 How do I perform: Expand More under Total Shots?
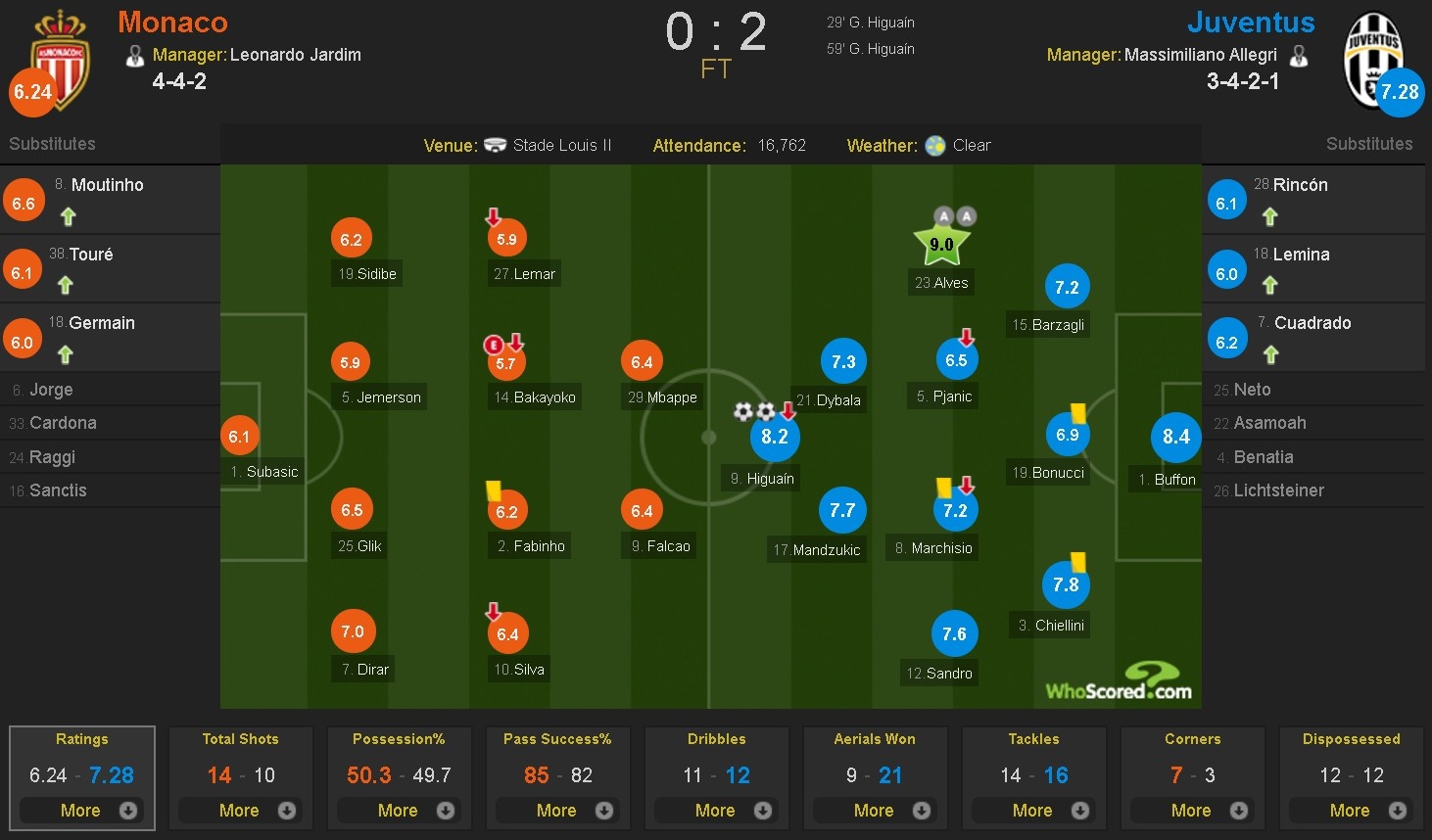pyautogui.click(x=241, y=811)
